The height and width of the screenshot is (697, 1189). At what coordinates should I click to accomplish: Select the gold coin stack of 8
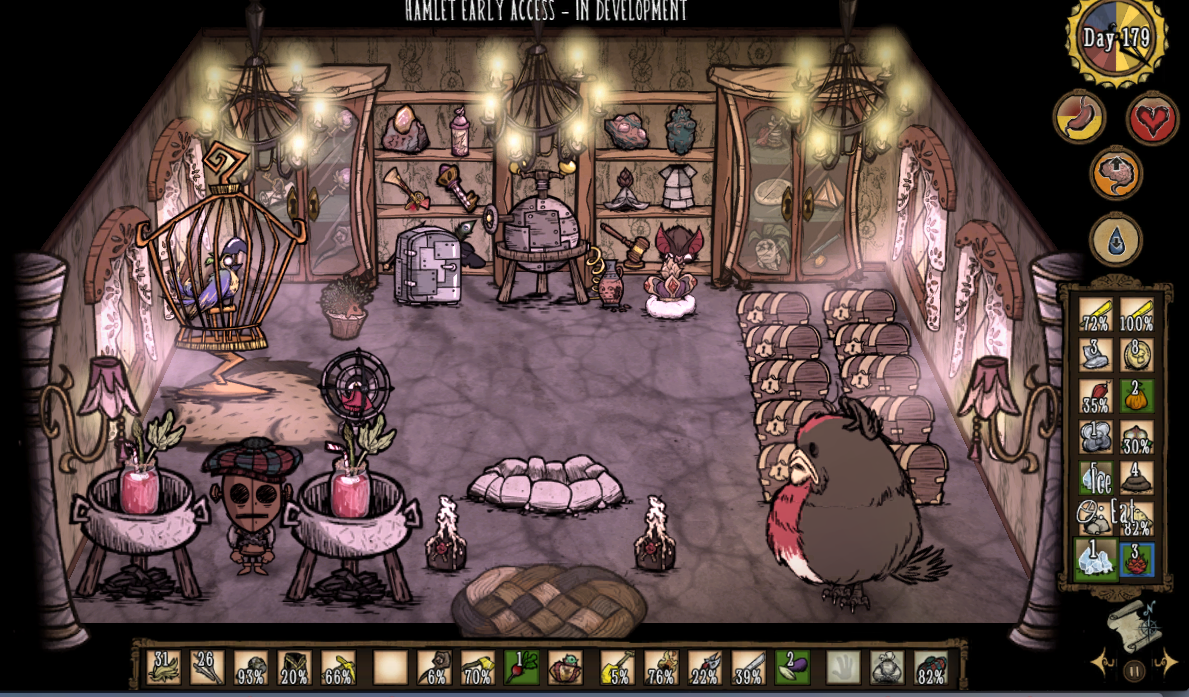click(x=1136, y=354)
